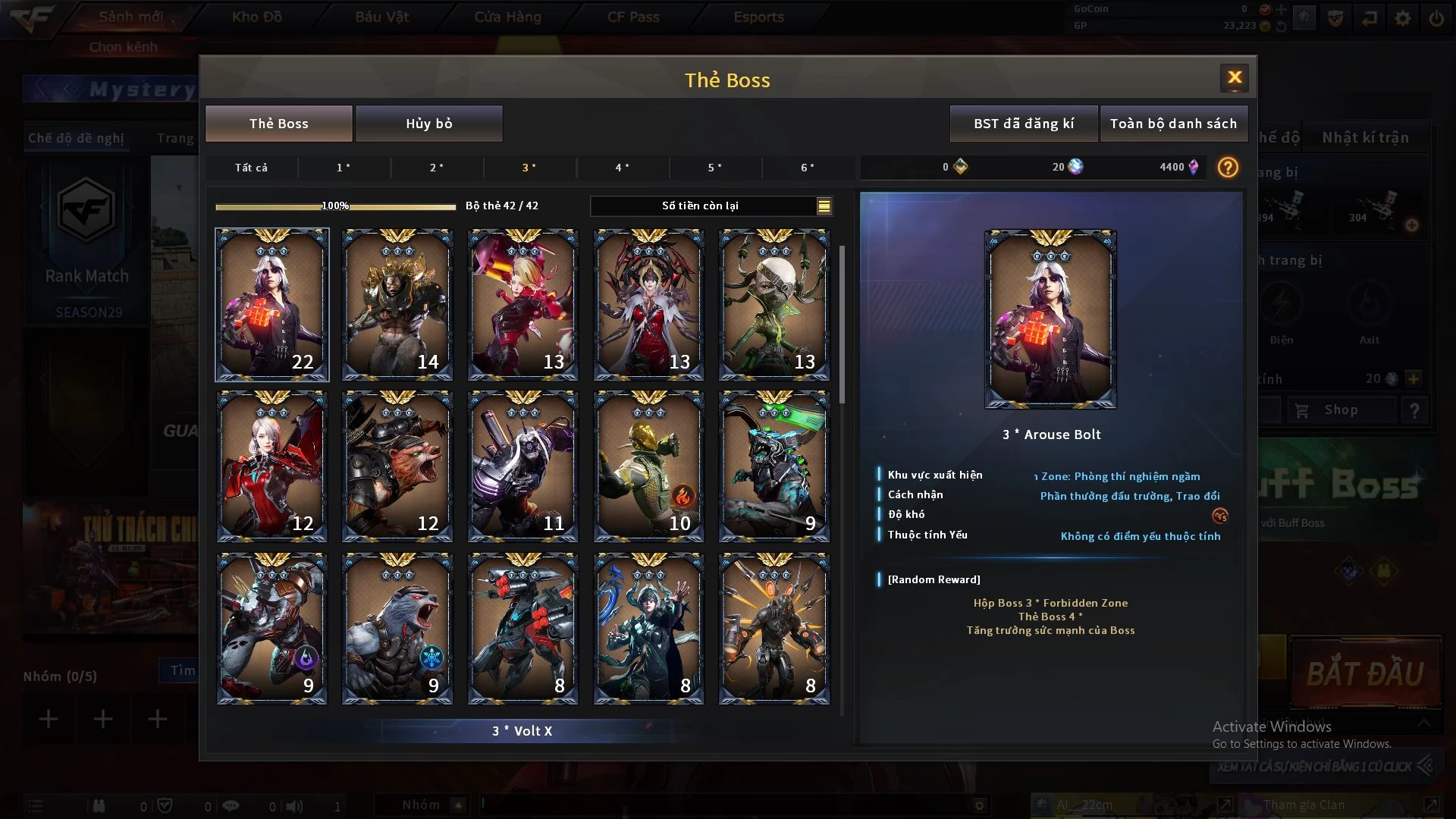Show Toàn bộ danh sách list
The width and height of the screenshot is (1456, 819).
1172,124
